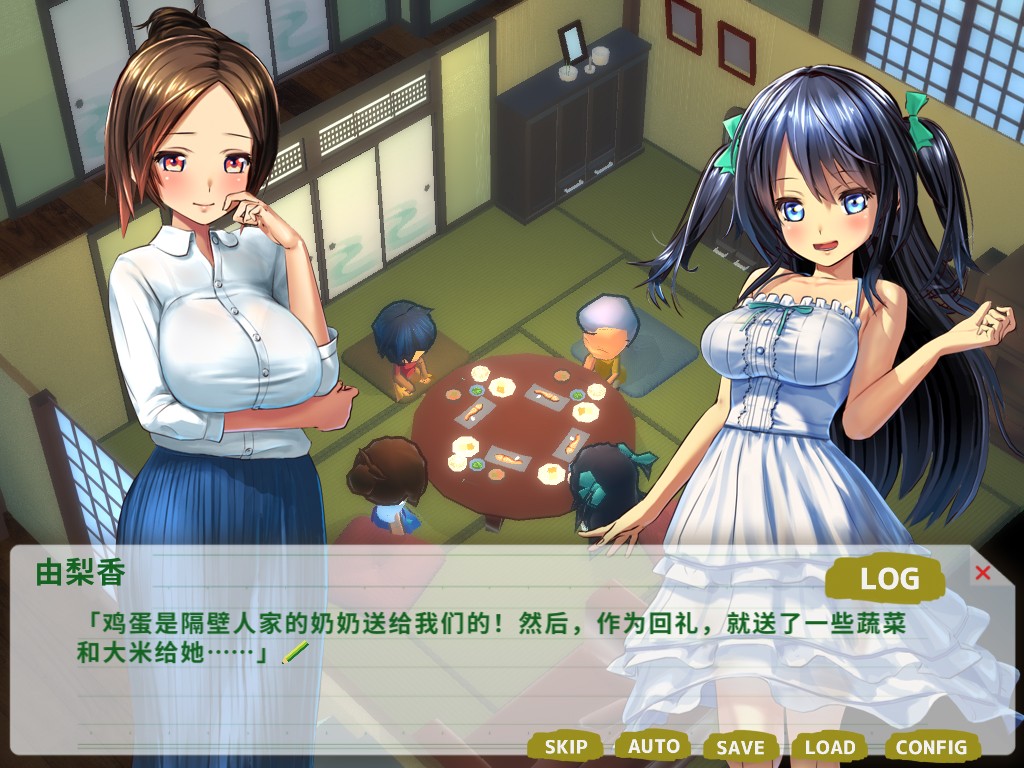1024x768 pixels.
Task: Click the green pencil to continue dialogue
Action: coord(296,654)
